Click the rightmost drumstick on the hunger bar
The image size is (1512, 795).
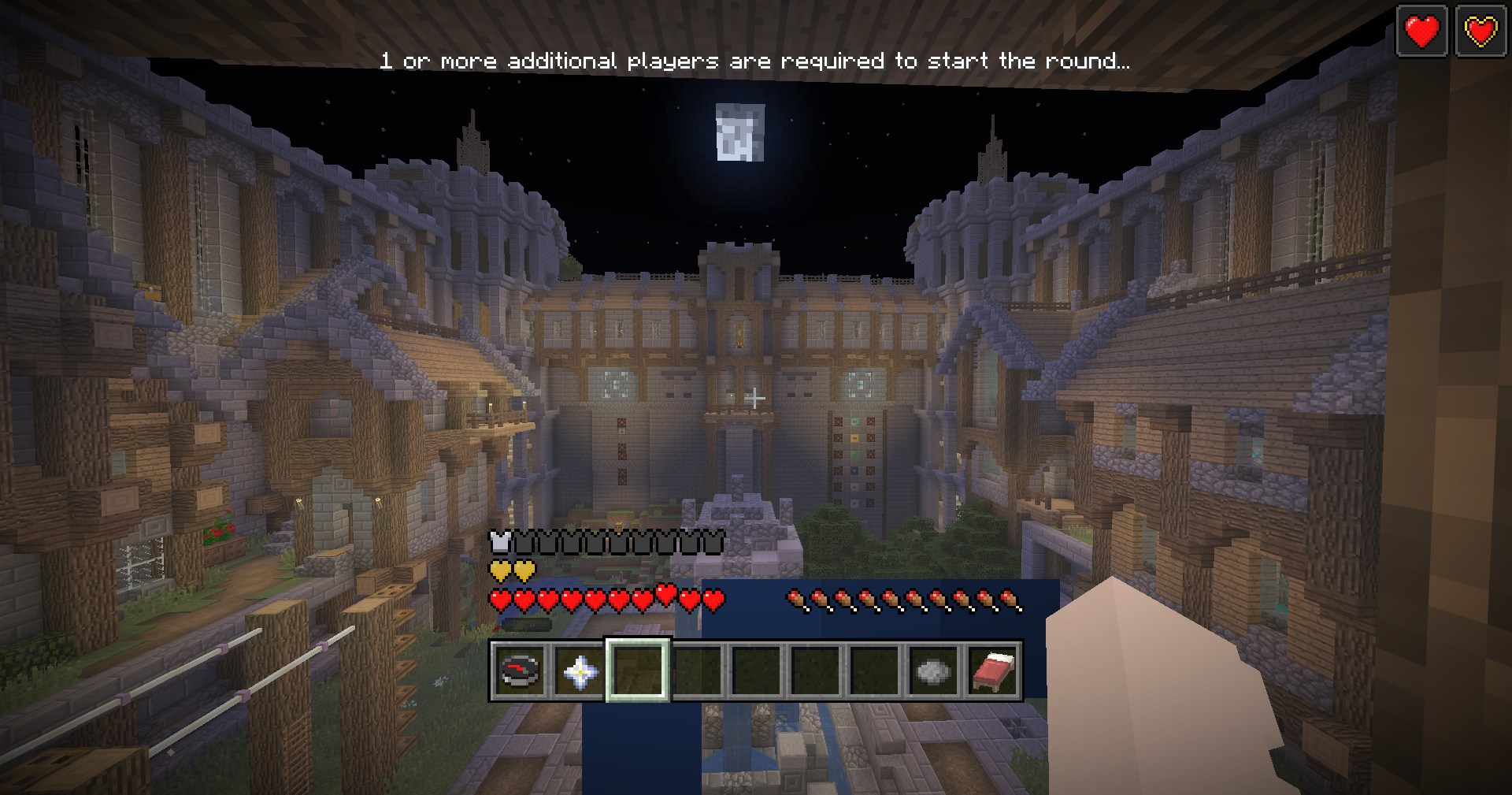point(1010,599)
